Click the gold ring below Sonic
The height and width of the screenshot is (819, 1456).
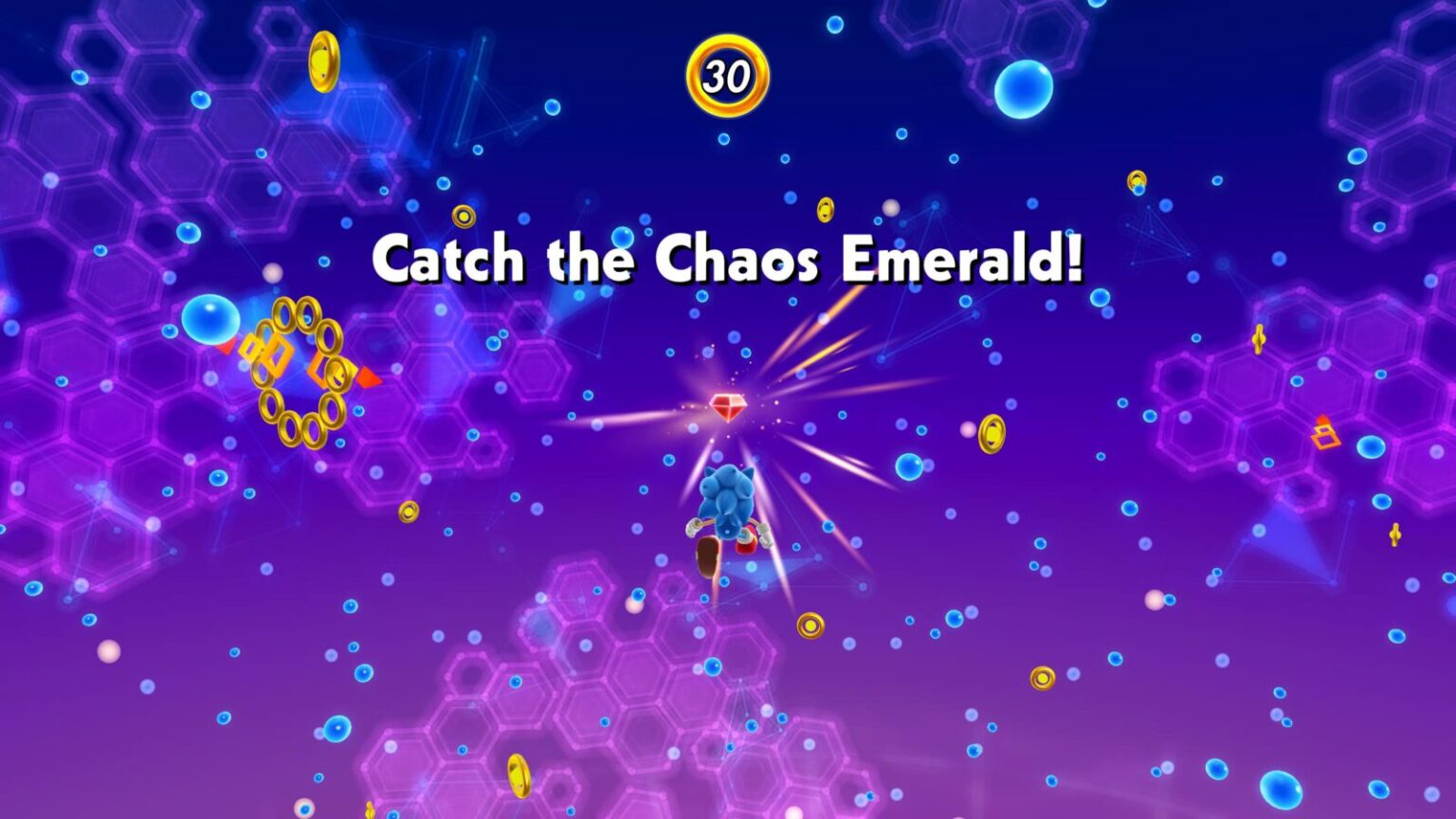click(810, 626)
